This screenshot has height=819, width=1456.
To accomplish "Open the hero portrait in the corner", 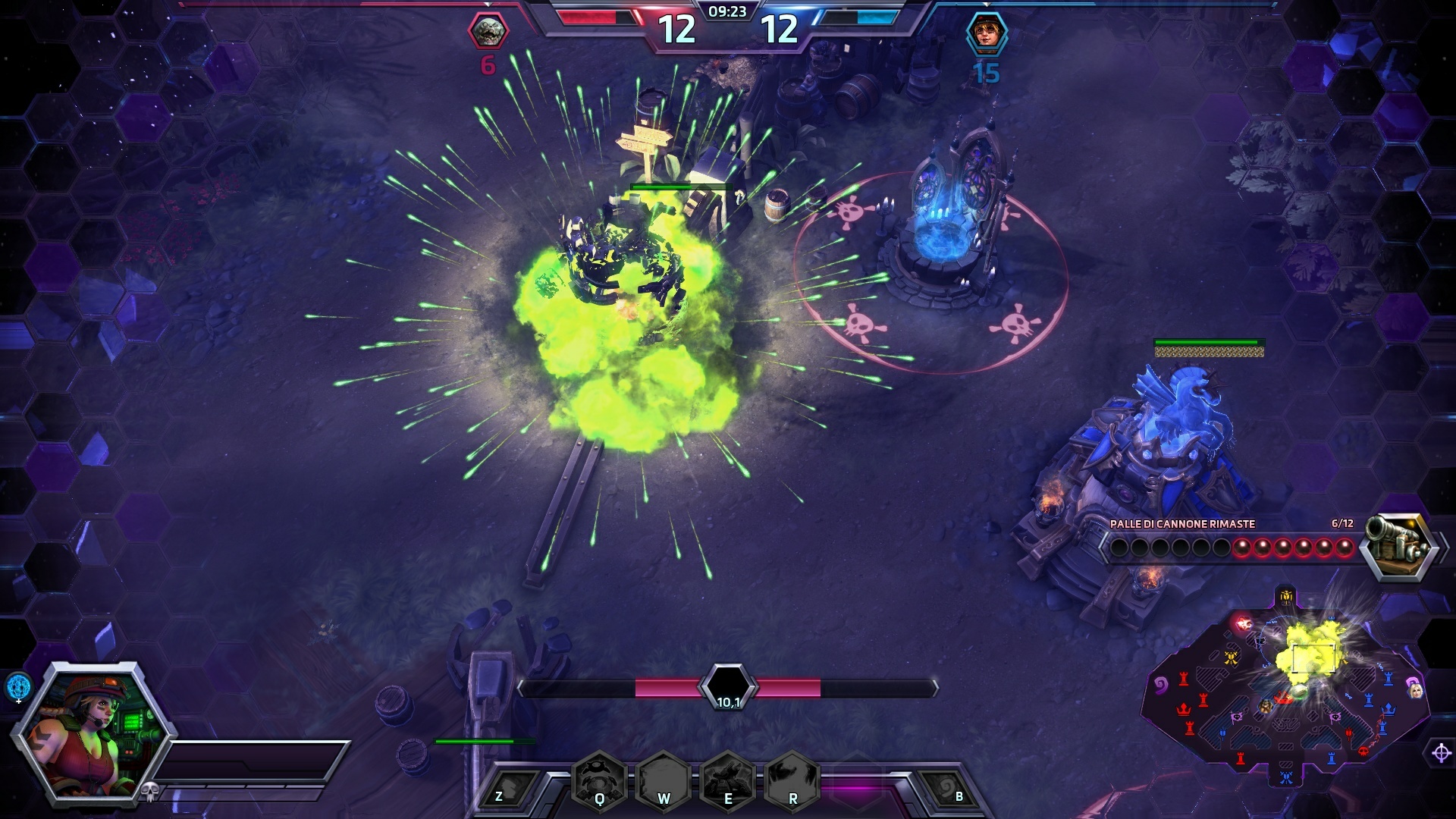I will [91, 732].
